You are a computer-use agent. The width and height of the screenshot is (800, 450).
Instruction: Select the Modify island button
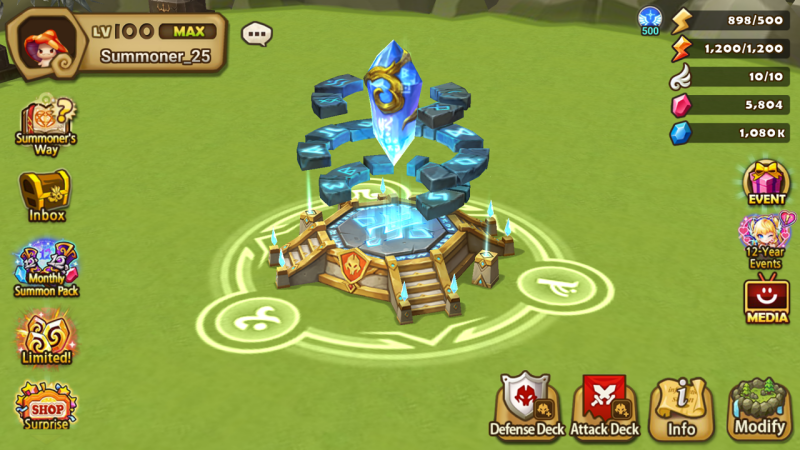(x=759, y=408)
